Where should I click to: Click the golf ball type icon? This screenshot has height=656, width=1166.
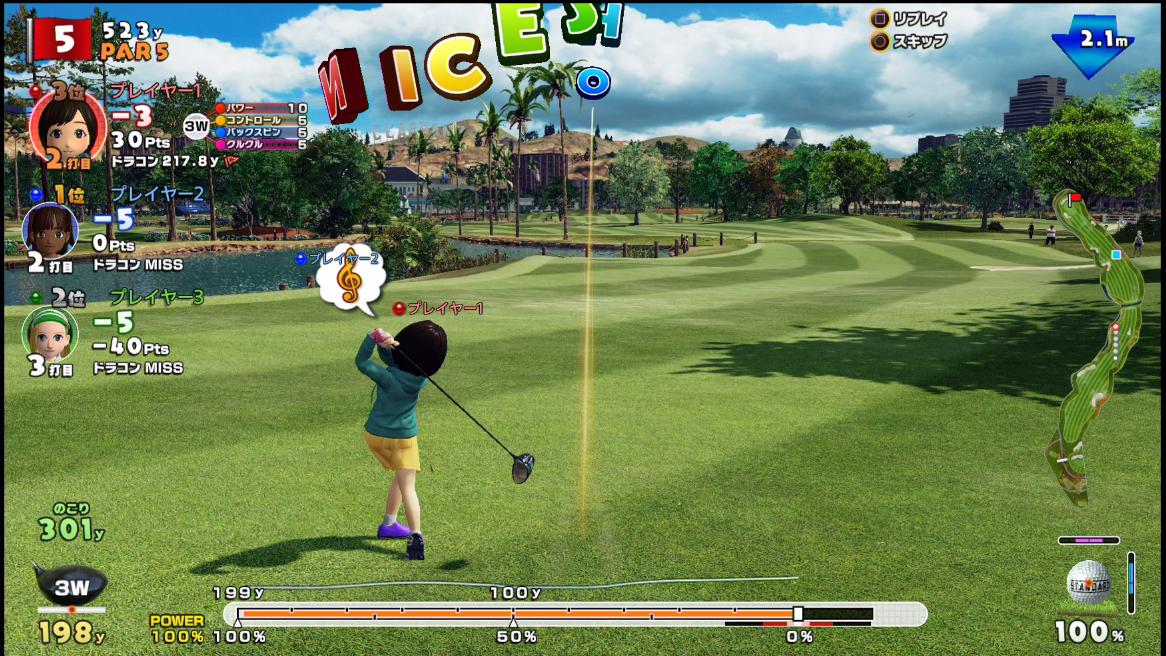coord(1089,582)
